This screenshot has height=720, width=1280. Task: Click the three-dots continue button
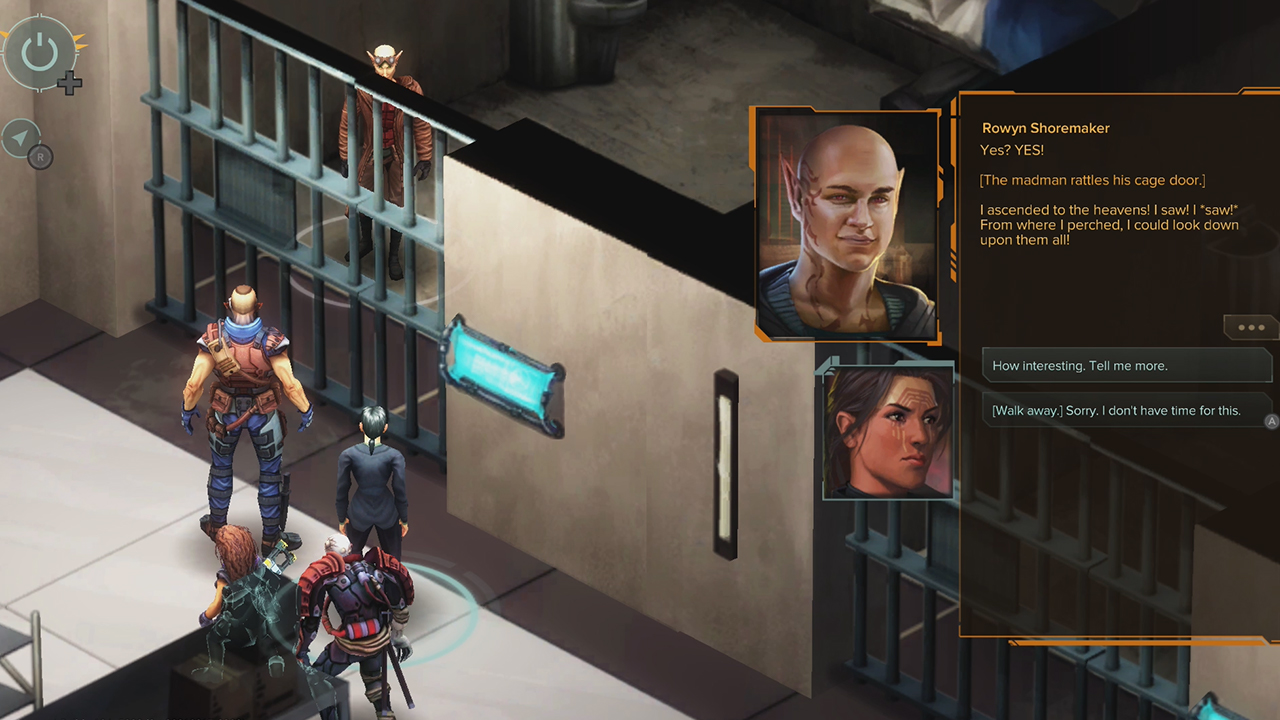point(1250,327)
